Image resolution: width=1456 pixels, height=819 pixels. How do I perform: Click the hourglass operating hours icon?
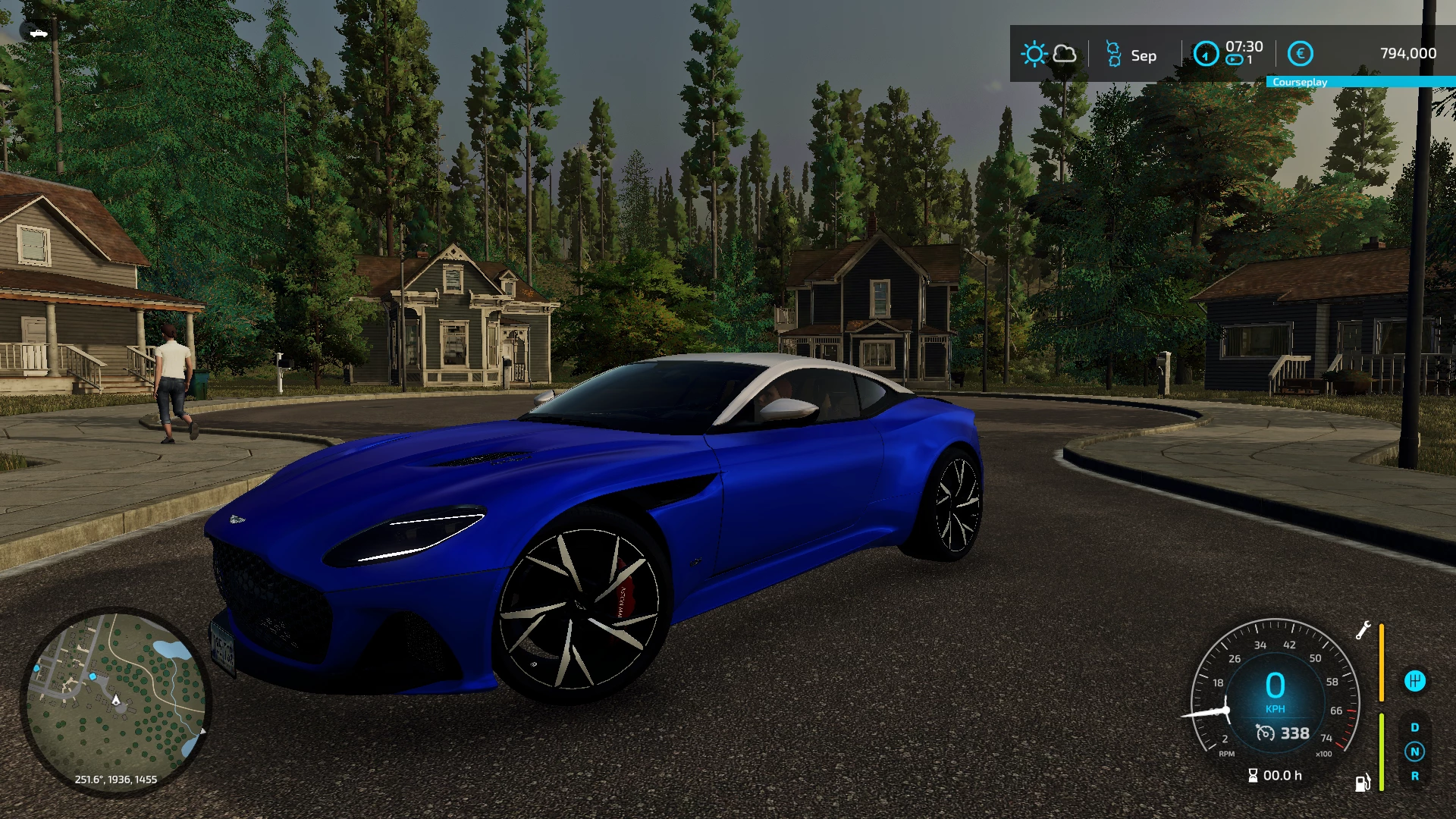point(1254,776)
